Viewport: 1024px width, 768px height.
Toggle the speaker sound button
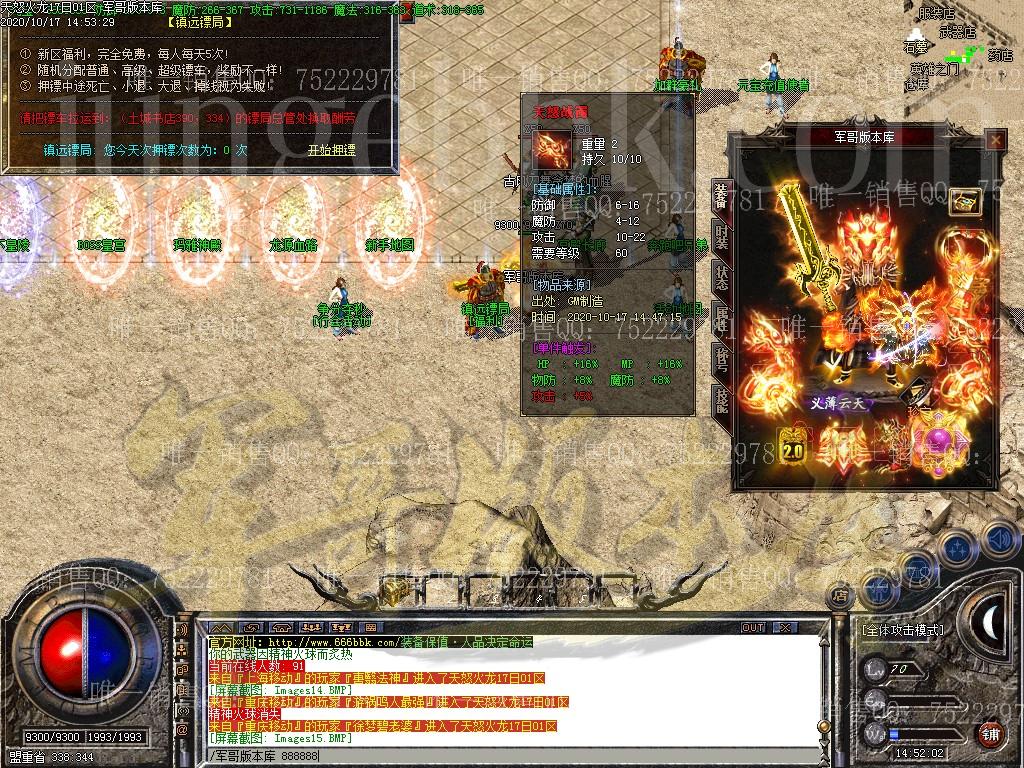coord(1000,540)
